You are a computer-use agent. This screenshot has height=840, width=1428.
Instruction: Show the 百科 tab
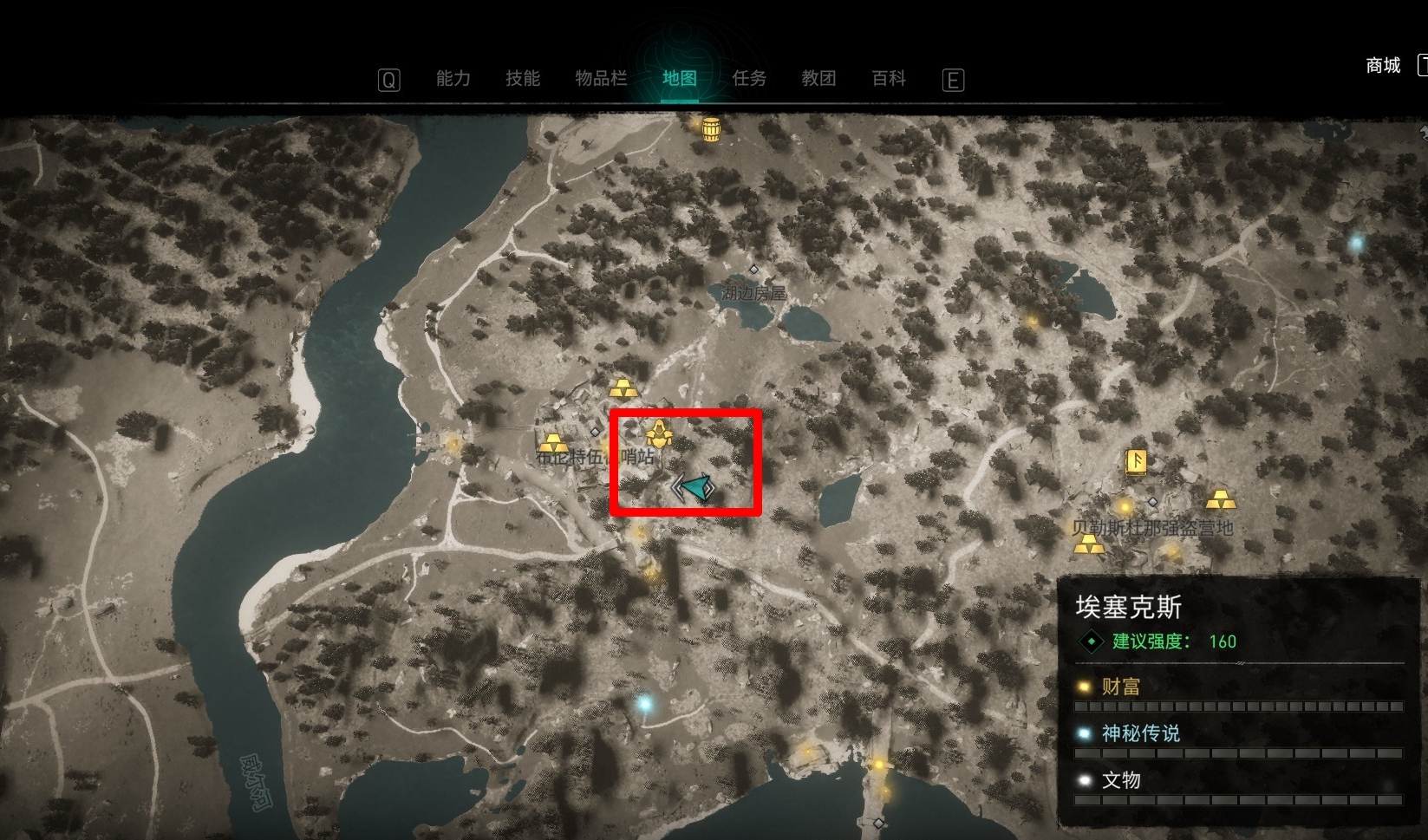[889, 79]
